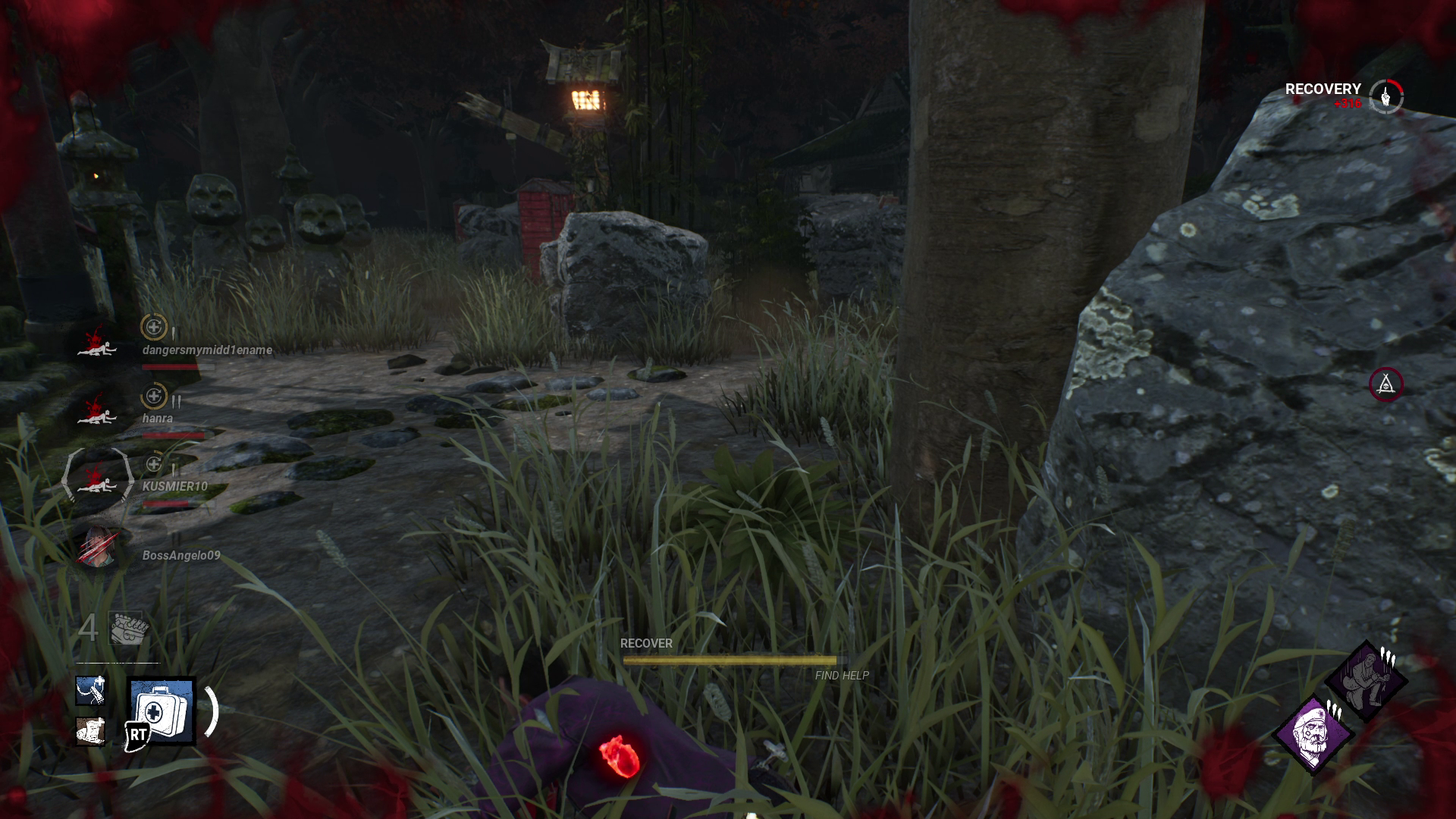Click the medkit action icon beside hanra's name
The width and height of the screenshot is (1456, 819).
pos(154,395)
